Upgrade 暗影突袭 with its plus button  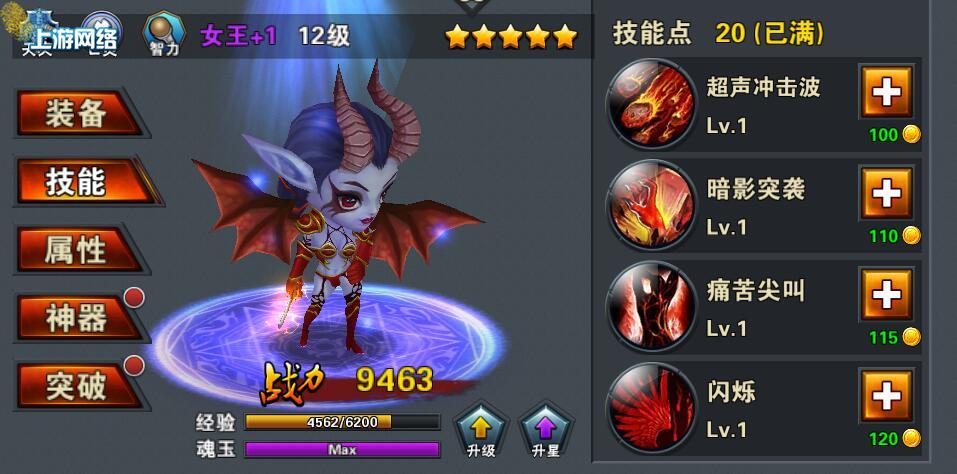886,193
